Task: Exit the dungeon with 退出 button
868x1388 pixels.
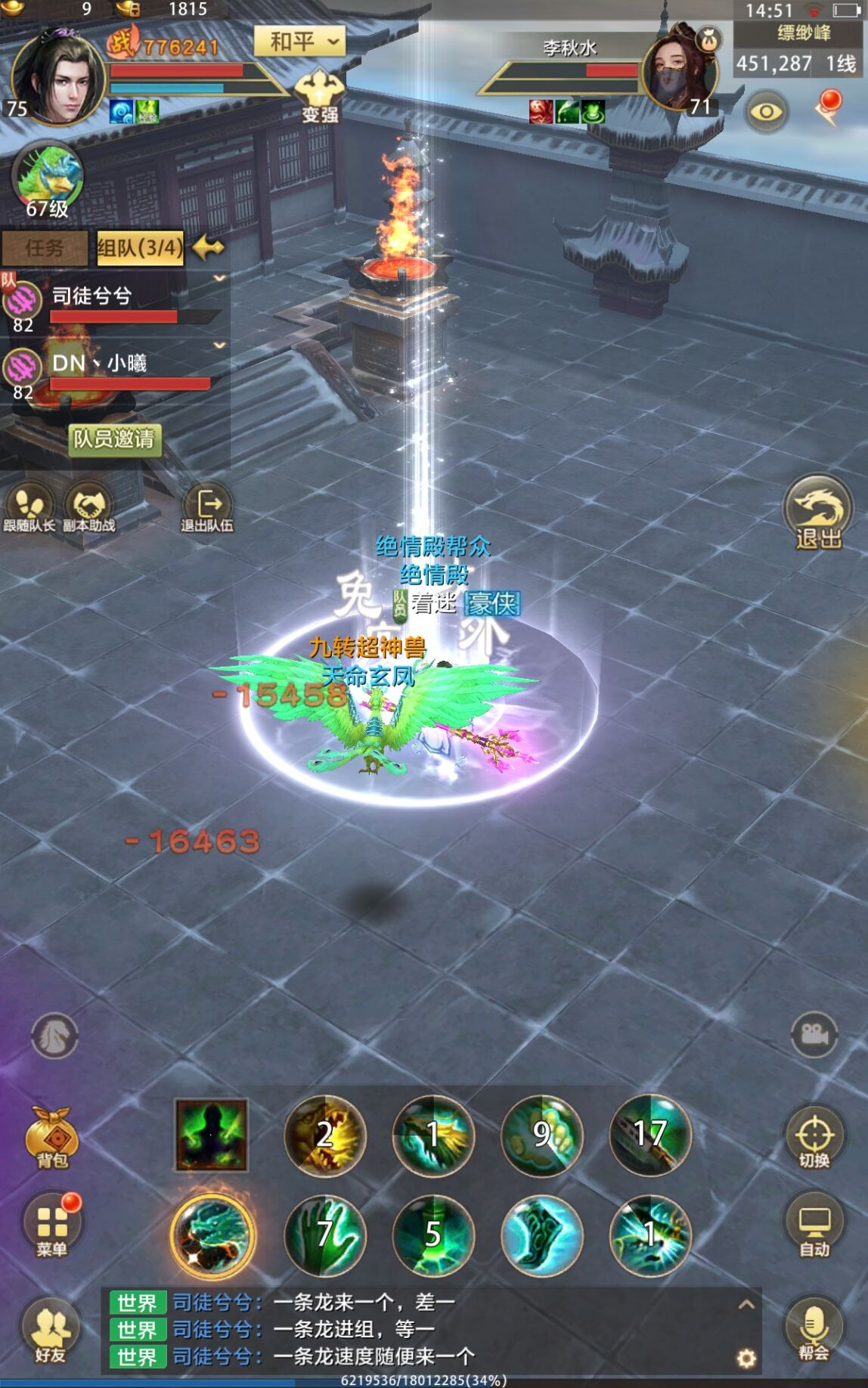Action: (817, 512)
